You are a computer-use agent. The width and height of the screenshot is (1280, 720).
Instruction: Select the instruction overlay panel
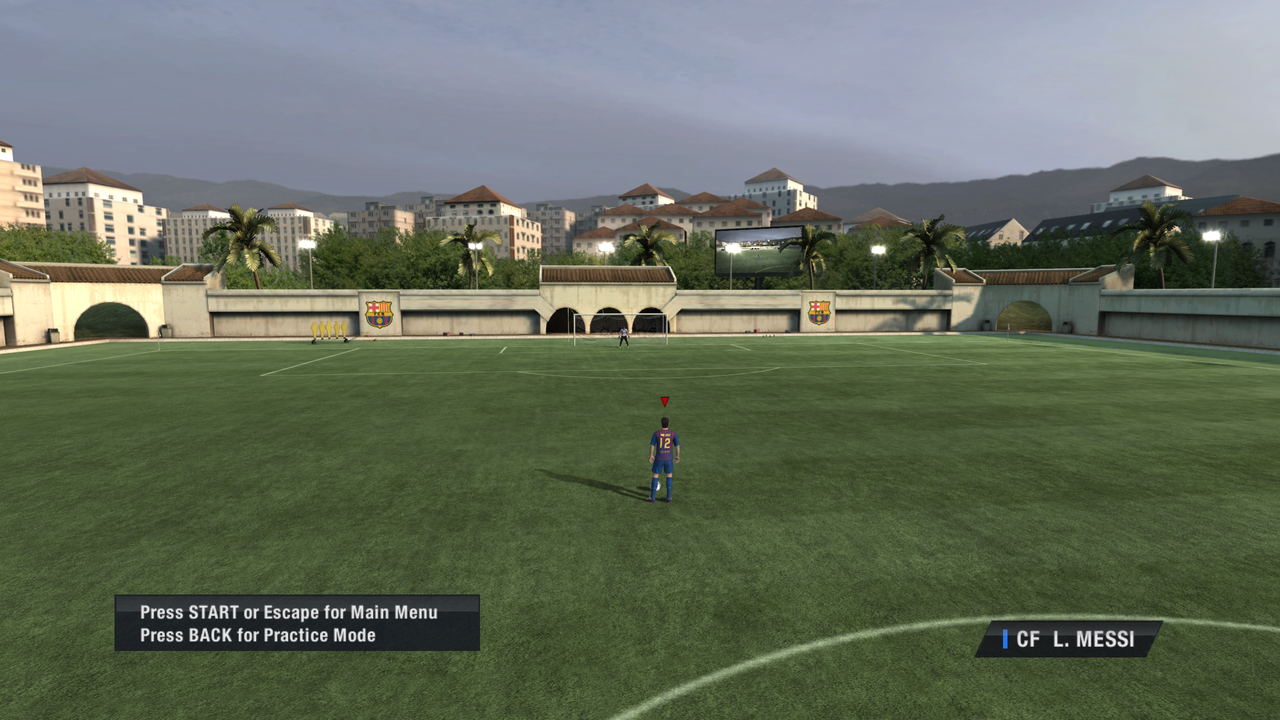[x=297, y=623]
